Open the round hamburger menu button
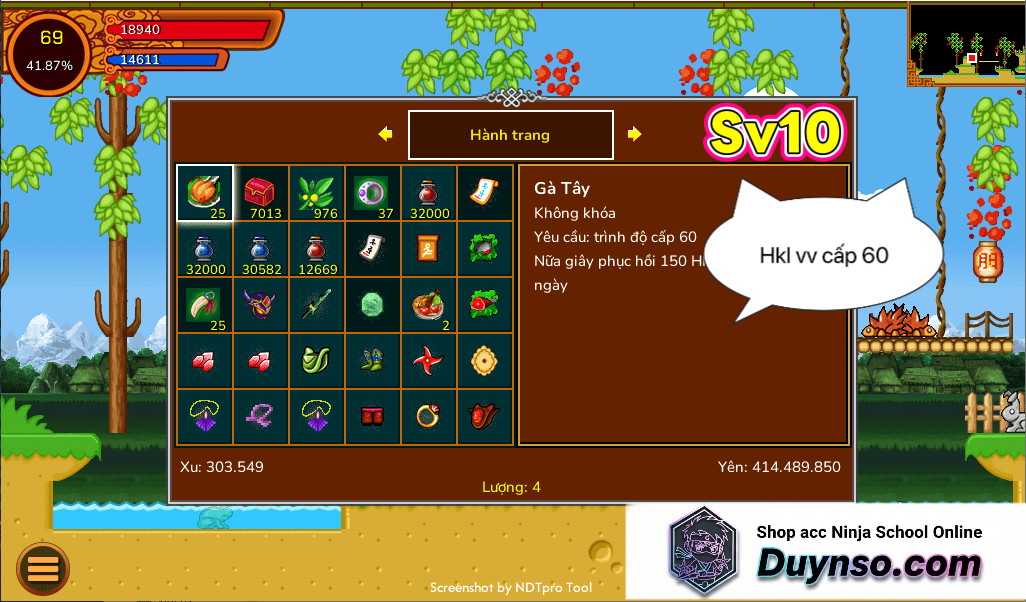 tap(43, 569)
